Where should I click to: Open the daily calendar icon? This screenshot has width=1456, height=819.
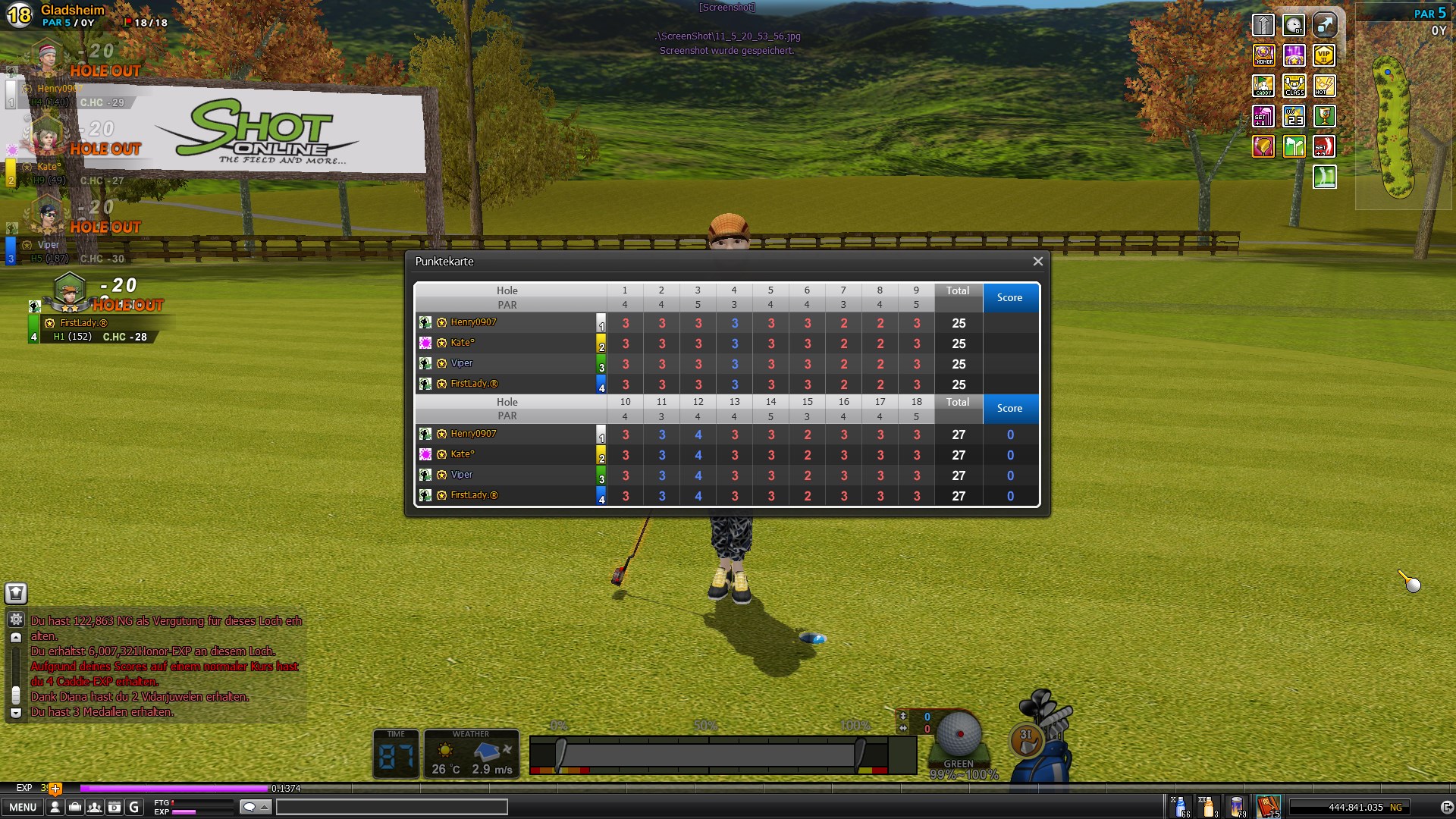click(114, 807)
